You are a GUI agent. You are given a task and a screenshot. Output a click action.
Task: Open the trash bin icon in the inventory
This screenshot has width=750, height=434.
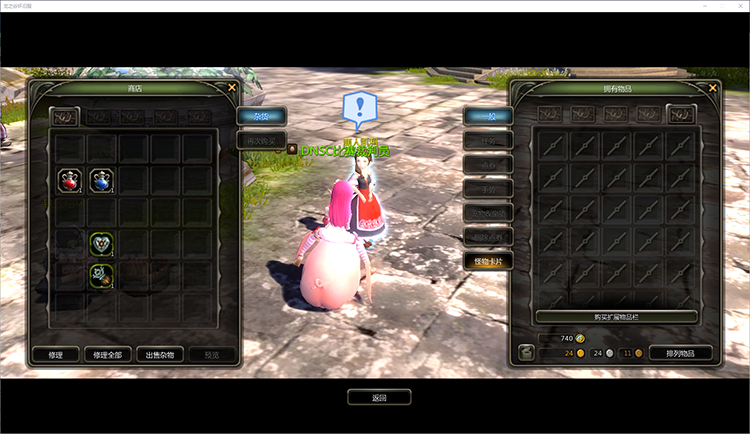(x=526, y=353)
